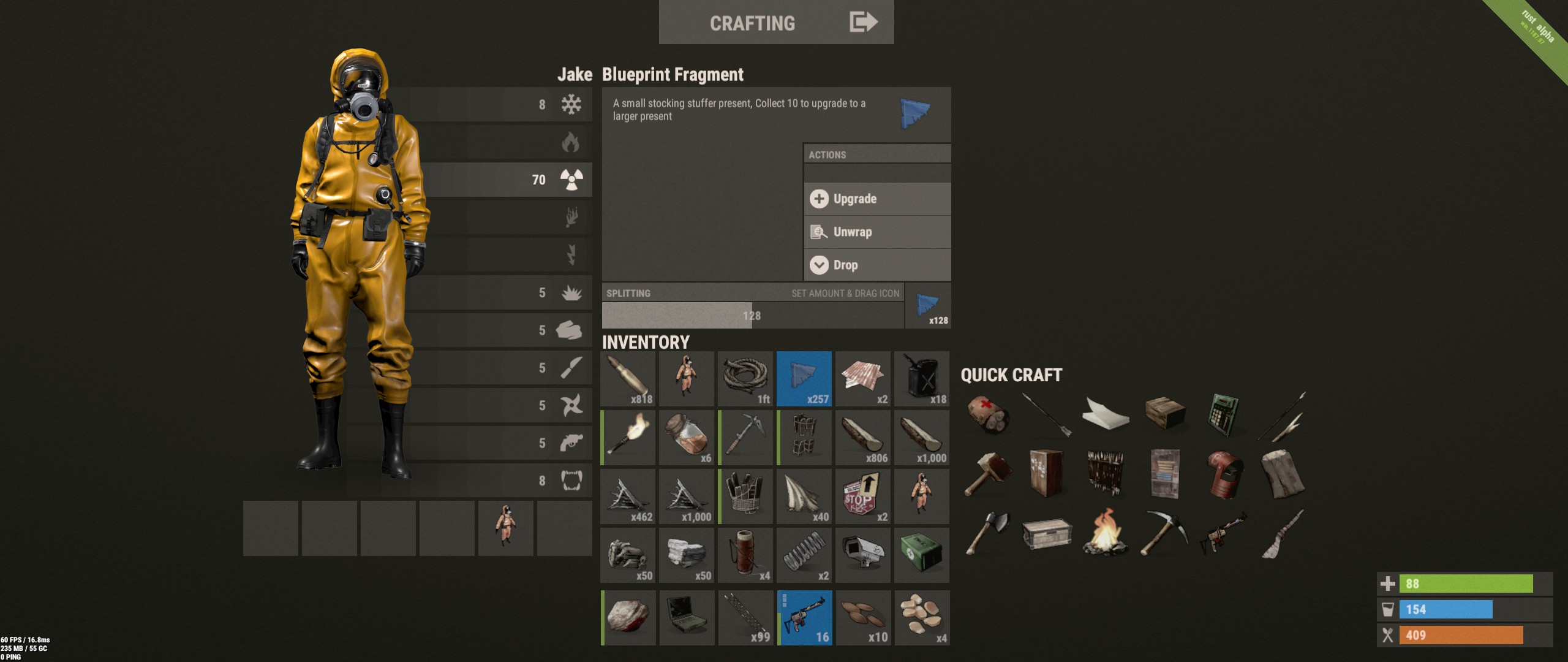Open the CRAFTING tab at the top
Viewport: 1568px width, 662px height.
[752, 22]
